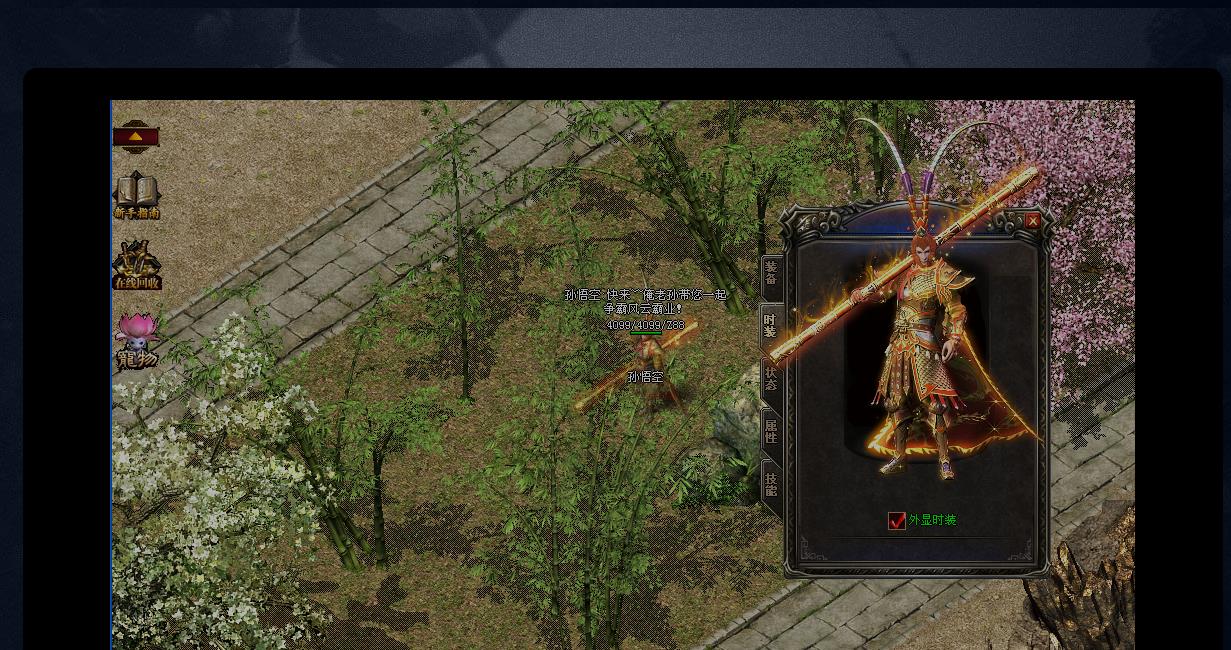Click the 宠物 pet lotus icon

136,340
